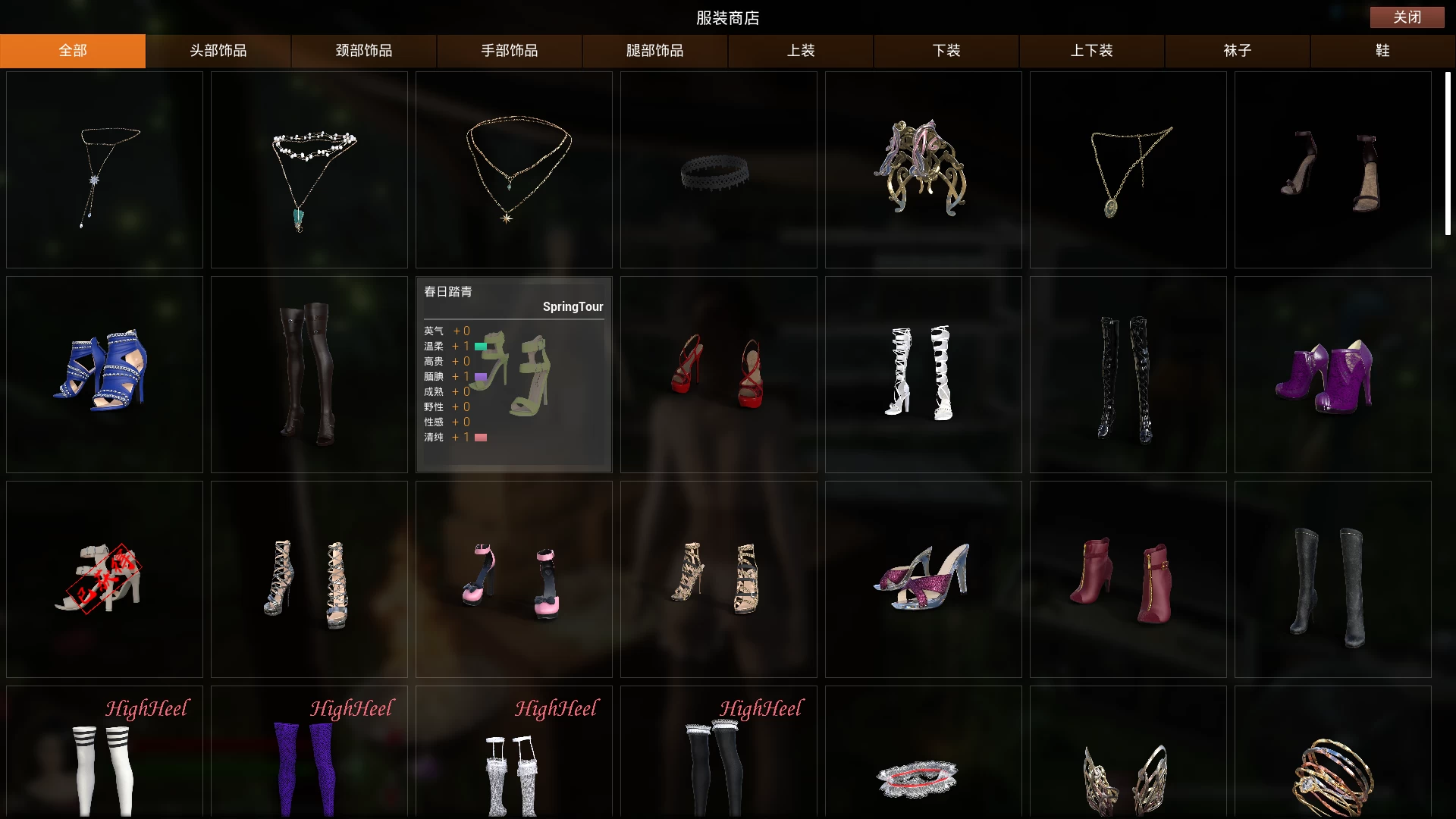Choose the 上下装 category
Viewport: 1456px width, 819px height.
click(x=1092, y=51)
